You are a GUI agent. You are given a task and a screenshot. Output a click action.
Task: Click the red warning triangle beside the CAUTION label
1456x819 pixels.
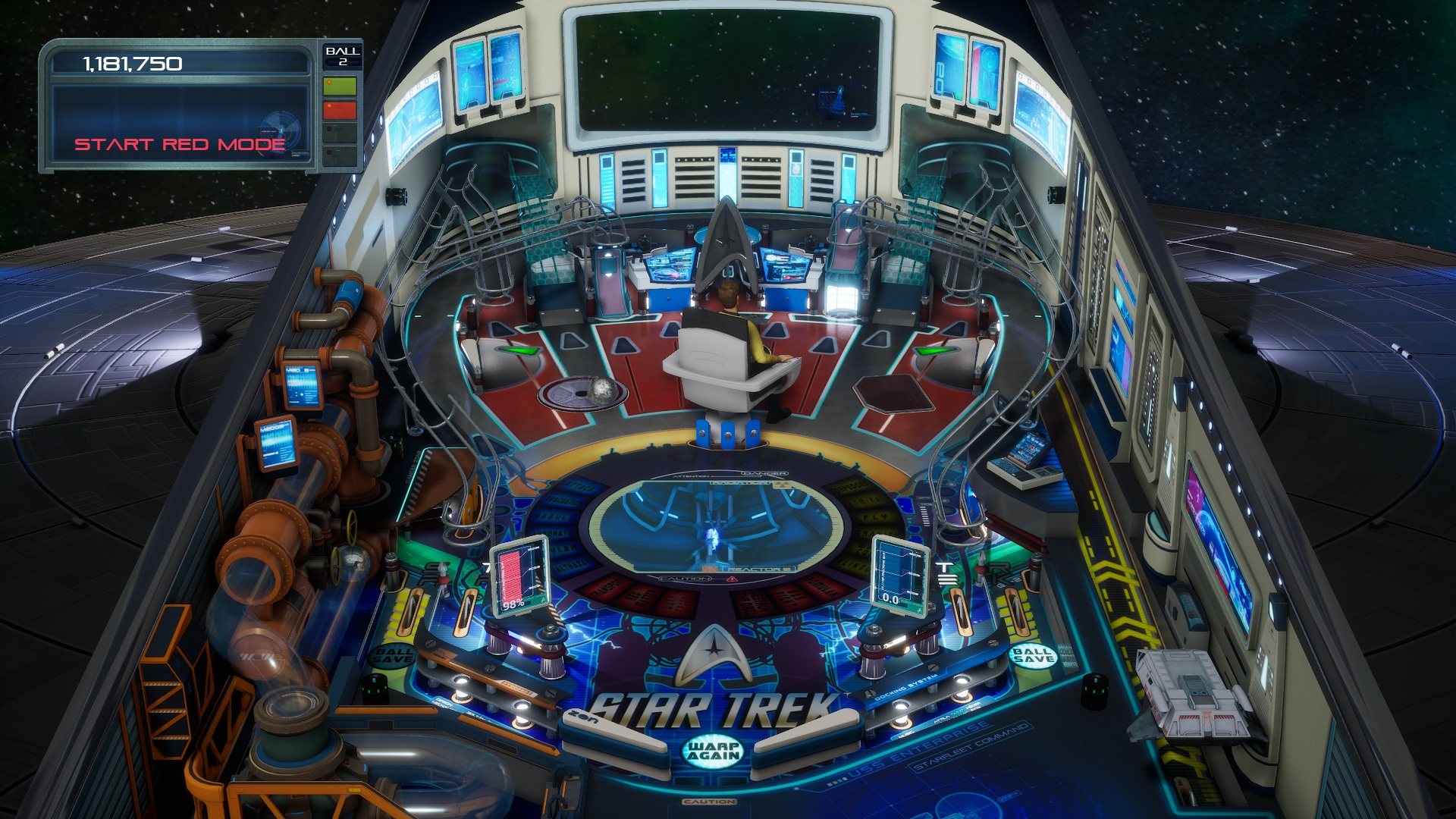(732, 579)
